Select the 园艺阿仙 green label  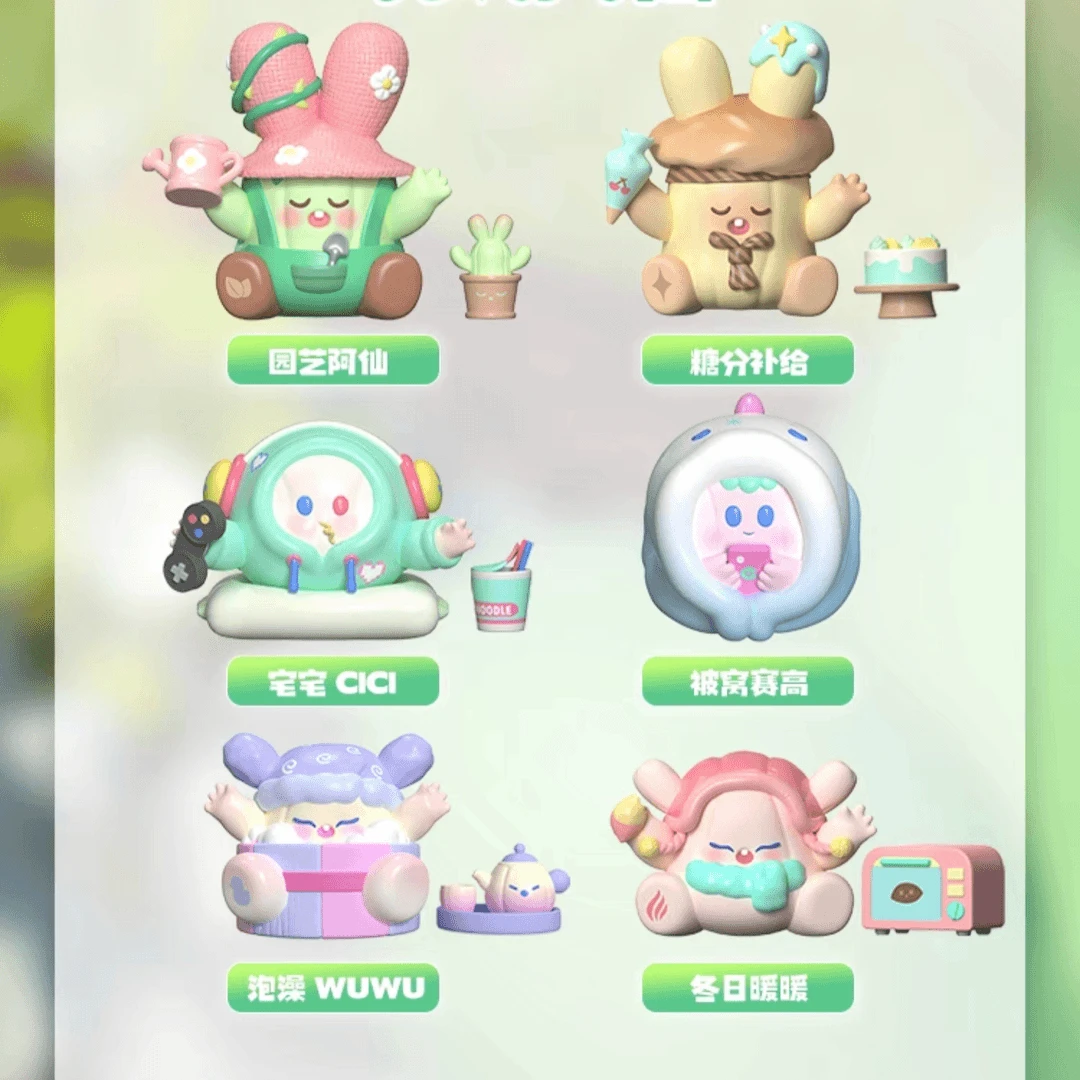tap(333, 361)
